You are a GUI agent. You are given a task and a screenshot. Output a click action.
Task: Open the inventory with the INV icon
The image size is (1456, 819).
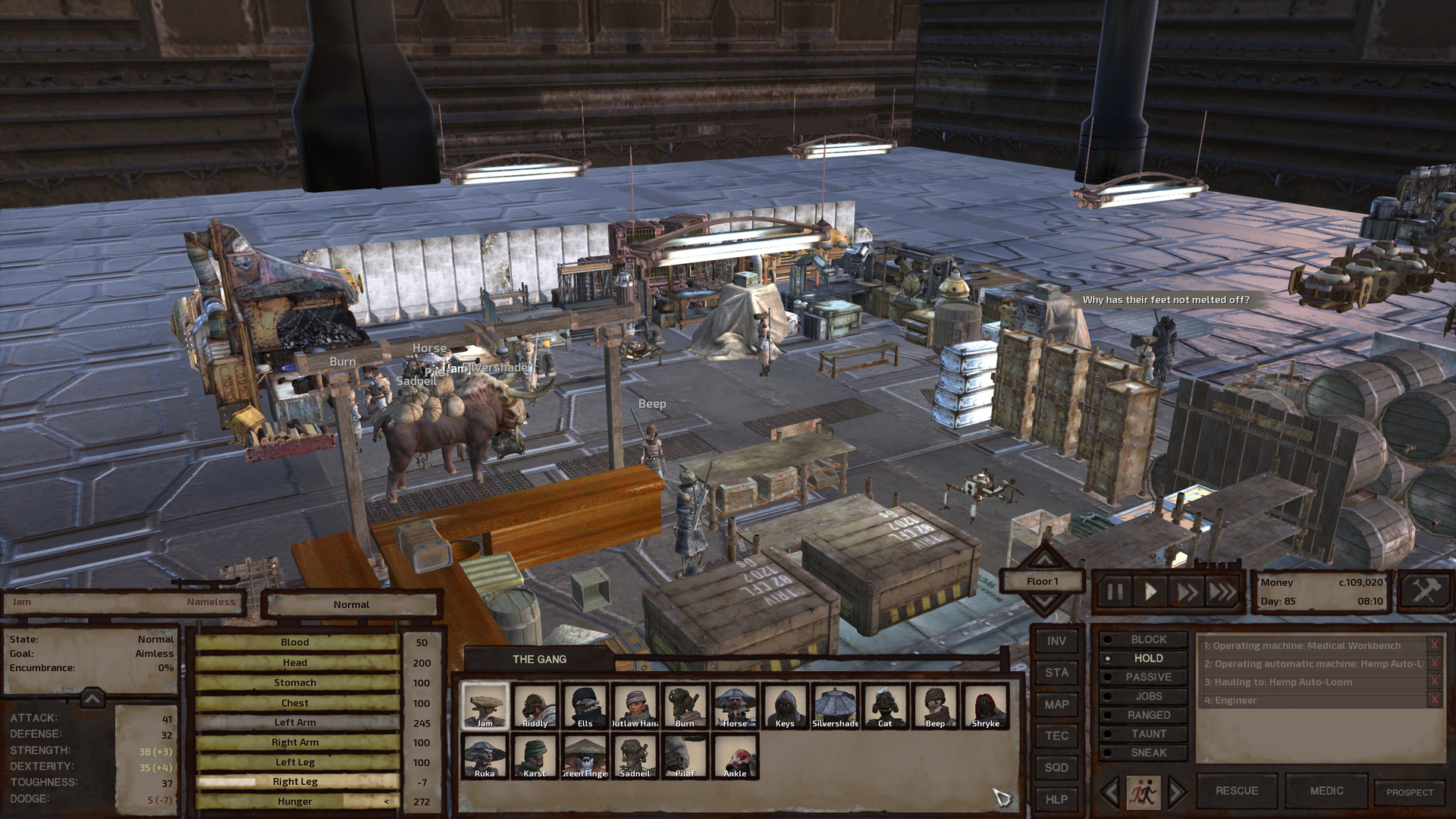(1056, 639)
